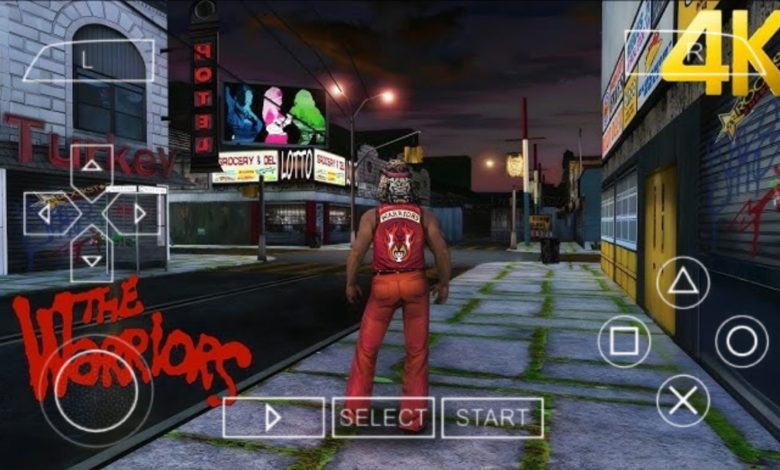Tap the D-pad up arrow
Image resolution: width=780 pixels, height=470 pixels.
(x=91, y=166)
